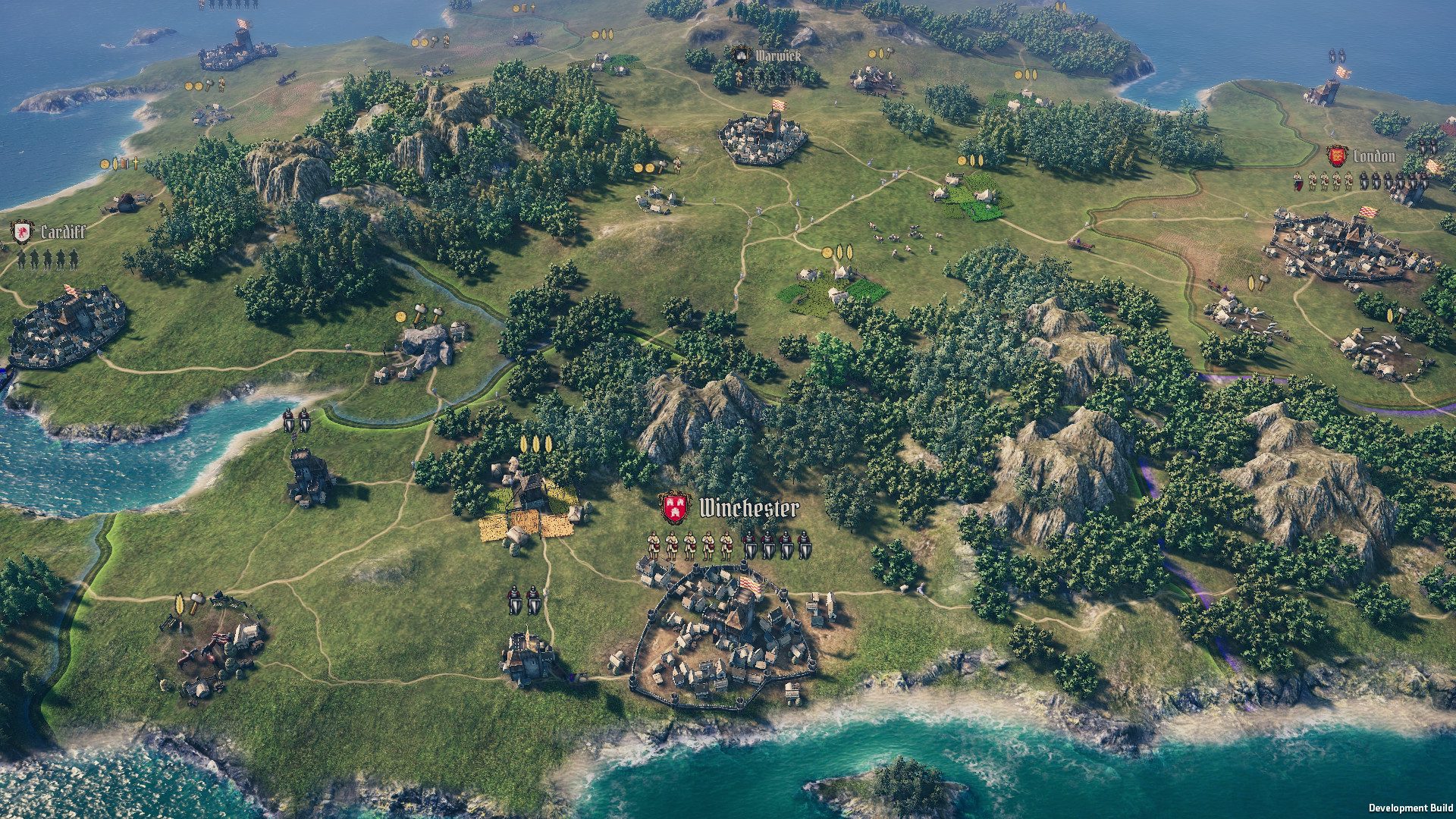Click the Warwick coat of arms shield
Viewport: 1456px width, 819px height.
click(x=742, y=54)
